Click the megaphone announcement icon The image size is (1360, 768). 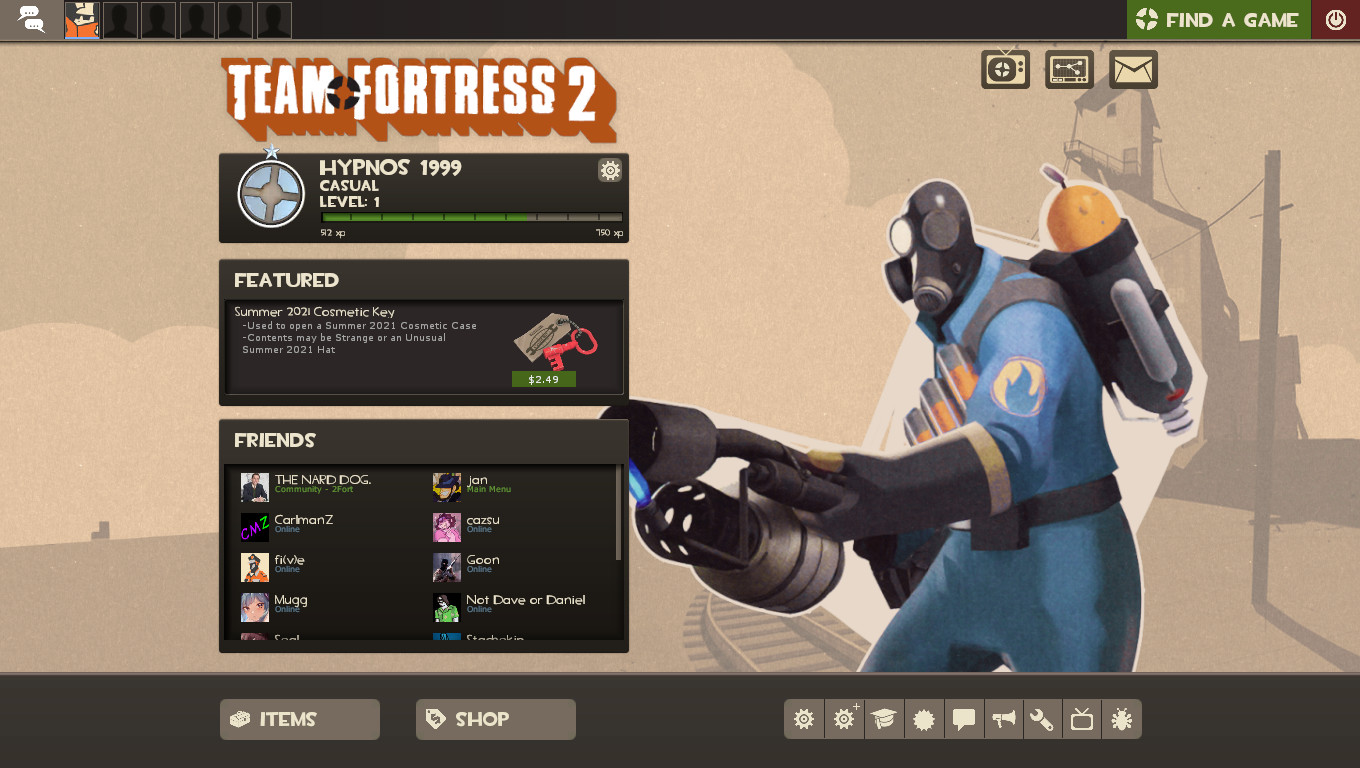[x=1003, y=719]
